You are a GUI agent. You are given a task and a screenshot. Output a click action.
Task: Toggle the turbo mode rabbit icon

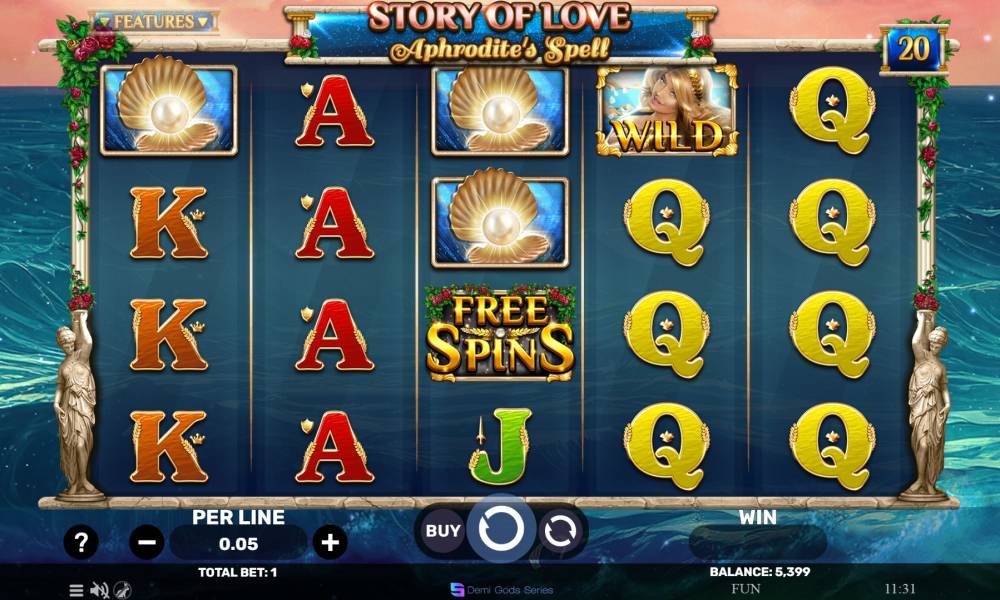coord(122,590)
